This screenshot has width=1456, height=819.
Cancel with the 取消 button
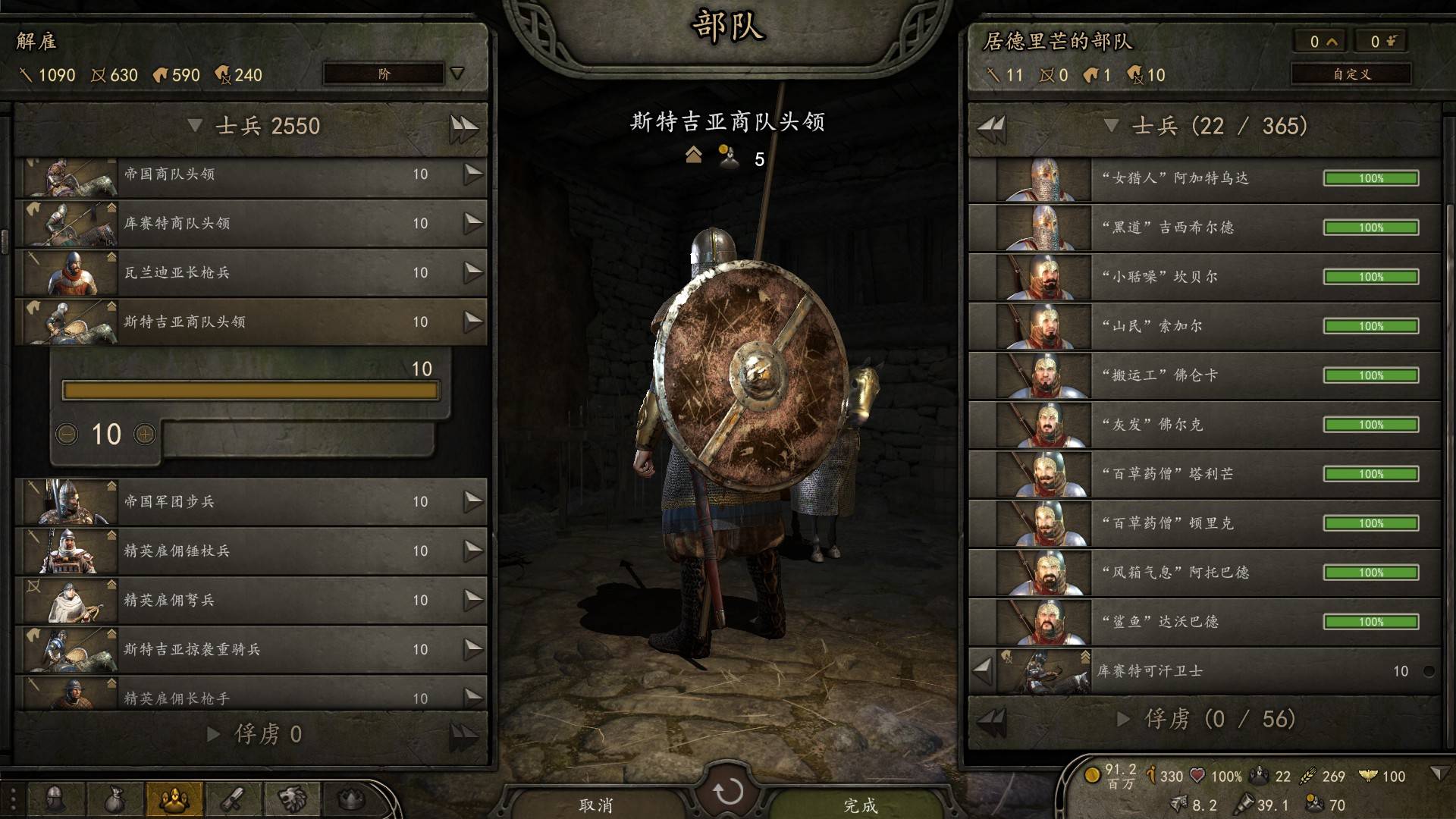tap(595, 804)
